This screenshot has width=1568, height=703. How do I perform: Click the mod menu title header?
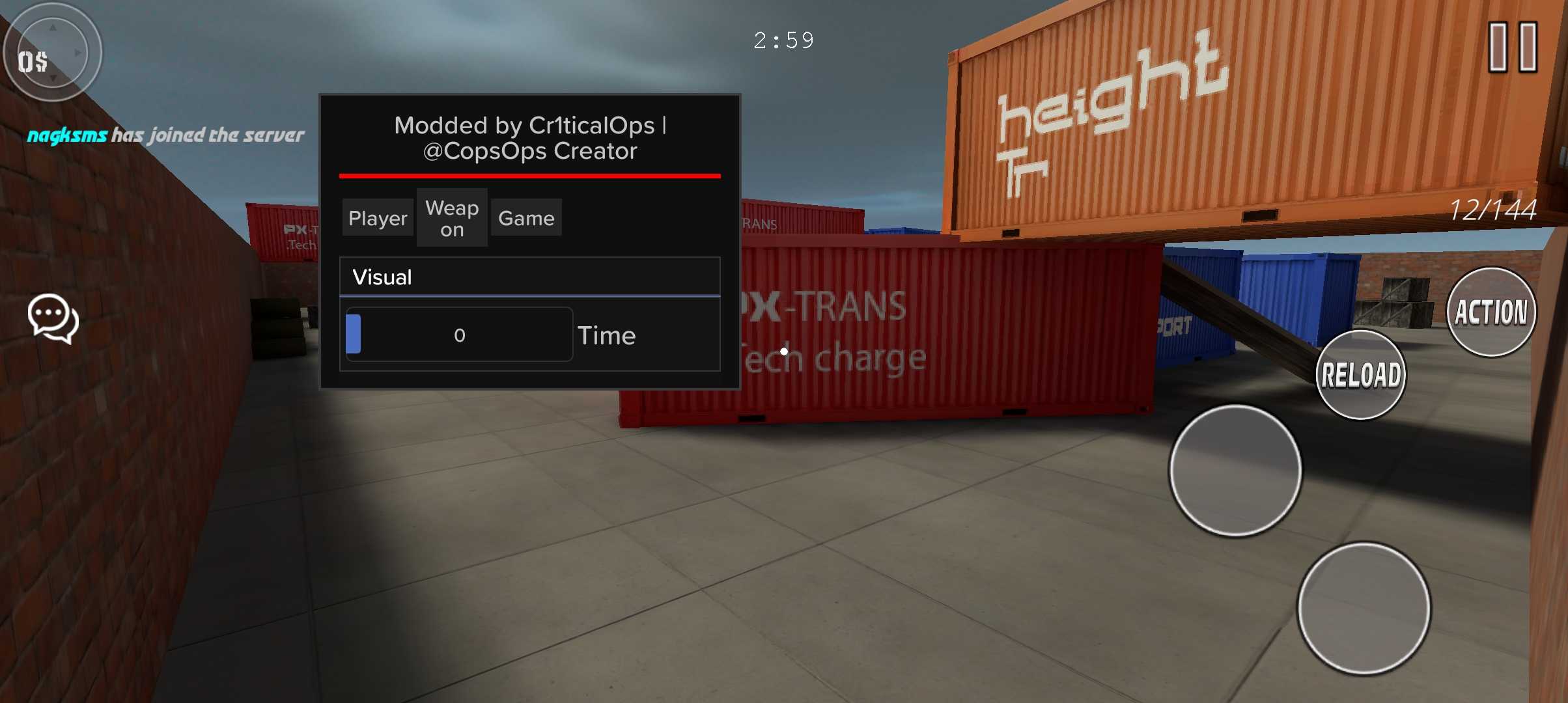pos(529,138)
